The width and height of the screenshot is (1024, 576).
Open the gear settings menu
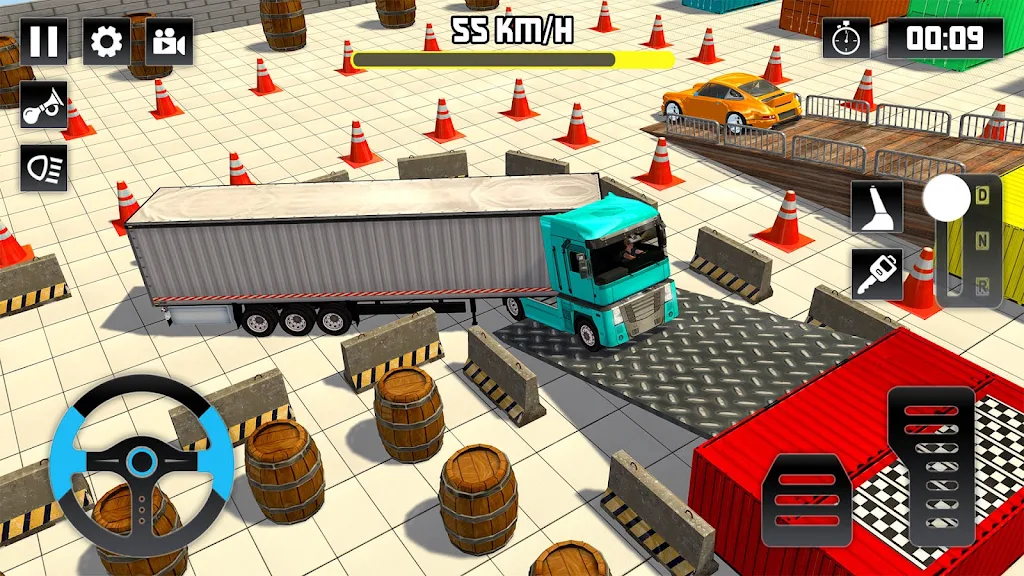point(106,42)
